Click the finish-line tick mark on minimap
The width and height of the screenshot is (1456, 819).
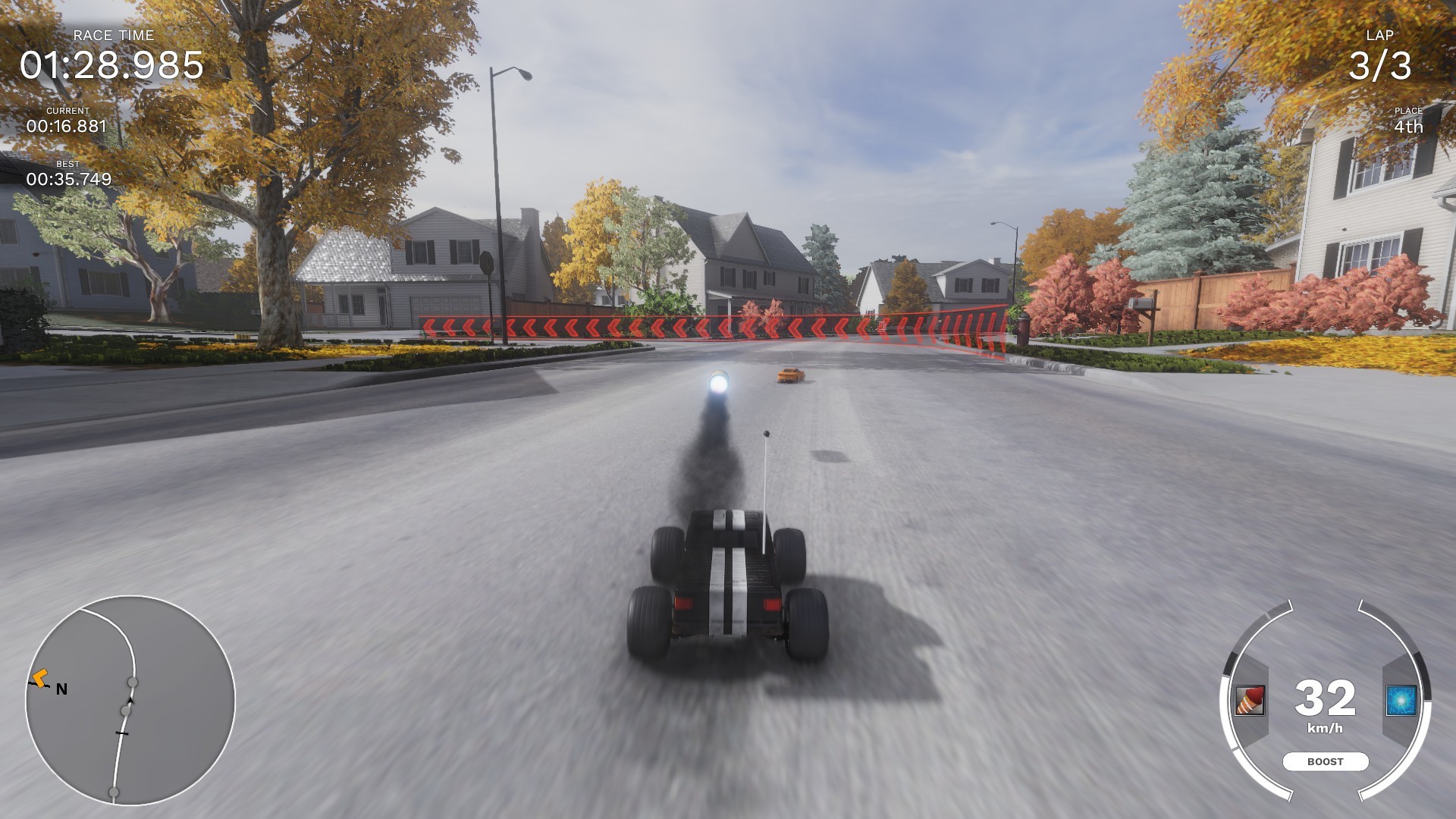(x=121, y=733)
